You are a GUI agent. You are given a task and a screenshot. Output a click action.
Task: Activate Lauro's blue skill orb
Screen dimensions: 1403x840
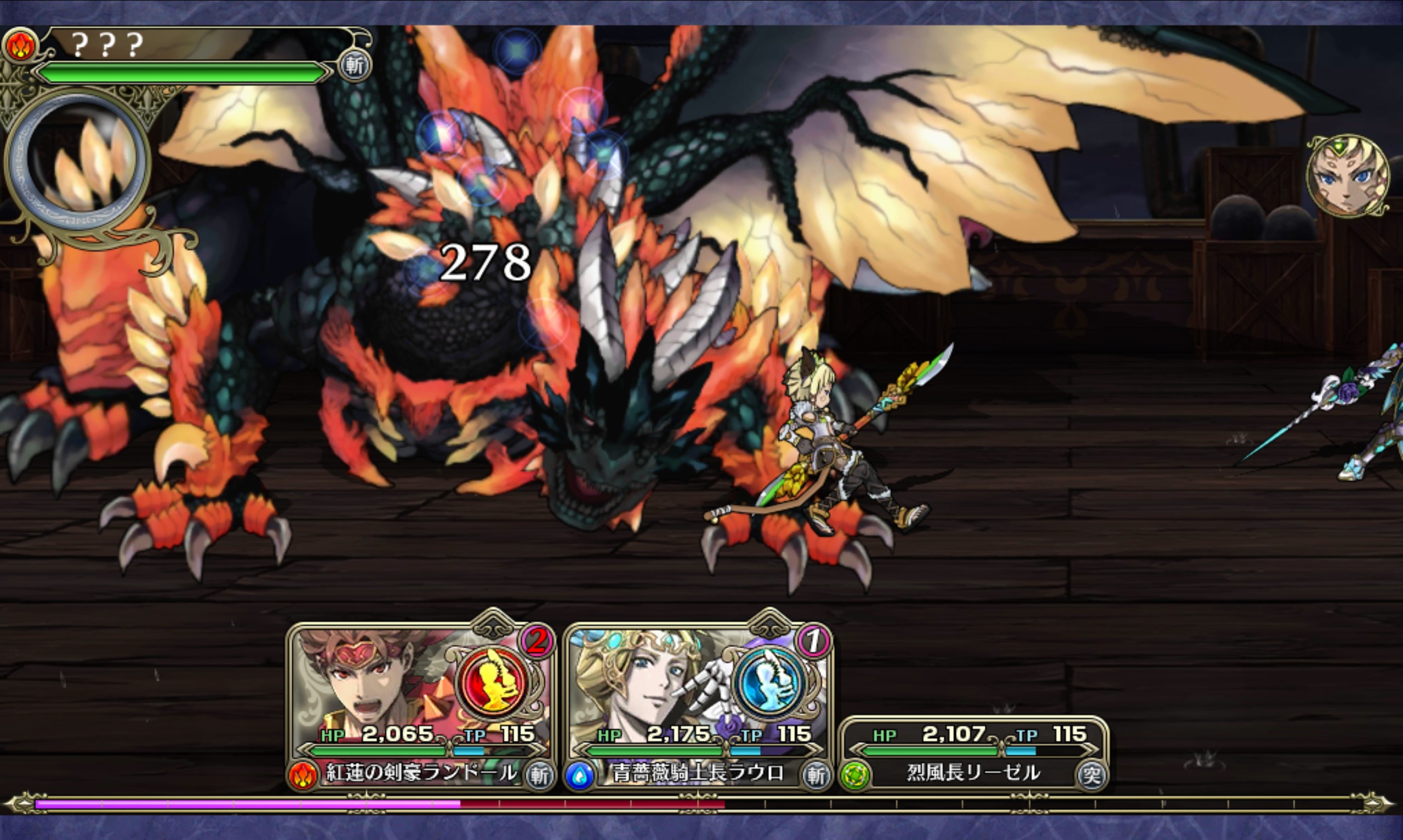pos(770,681)
